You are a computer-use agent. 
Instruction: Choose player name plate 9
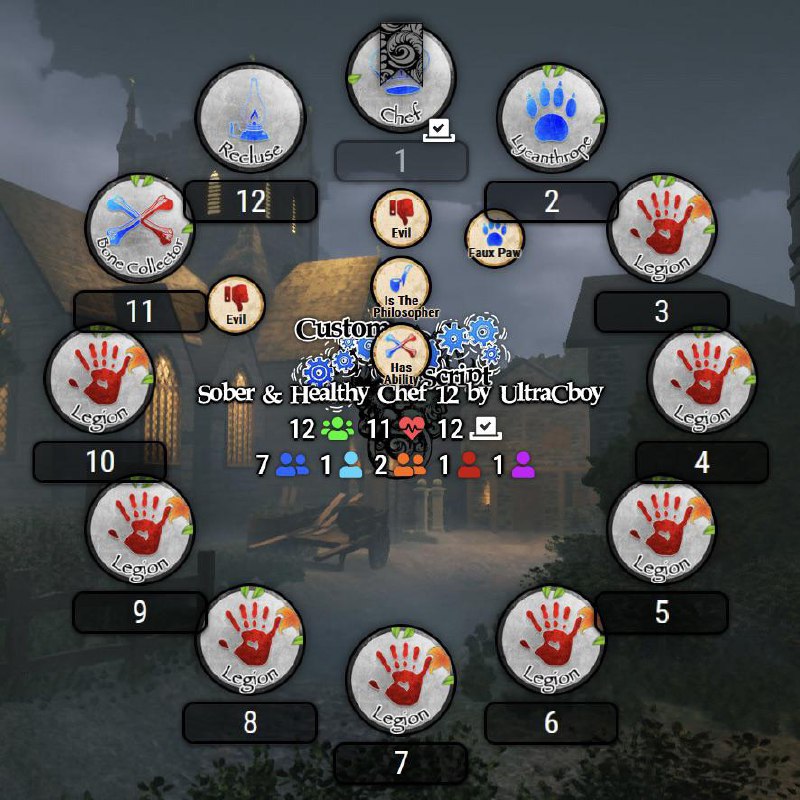[140, 612]
